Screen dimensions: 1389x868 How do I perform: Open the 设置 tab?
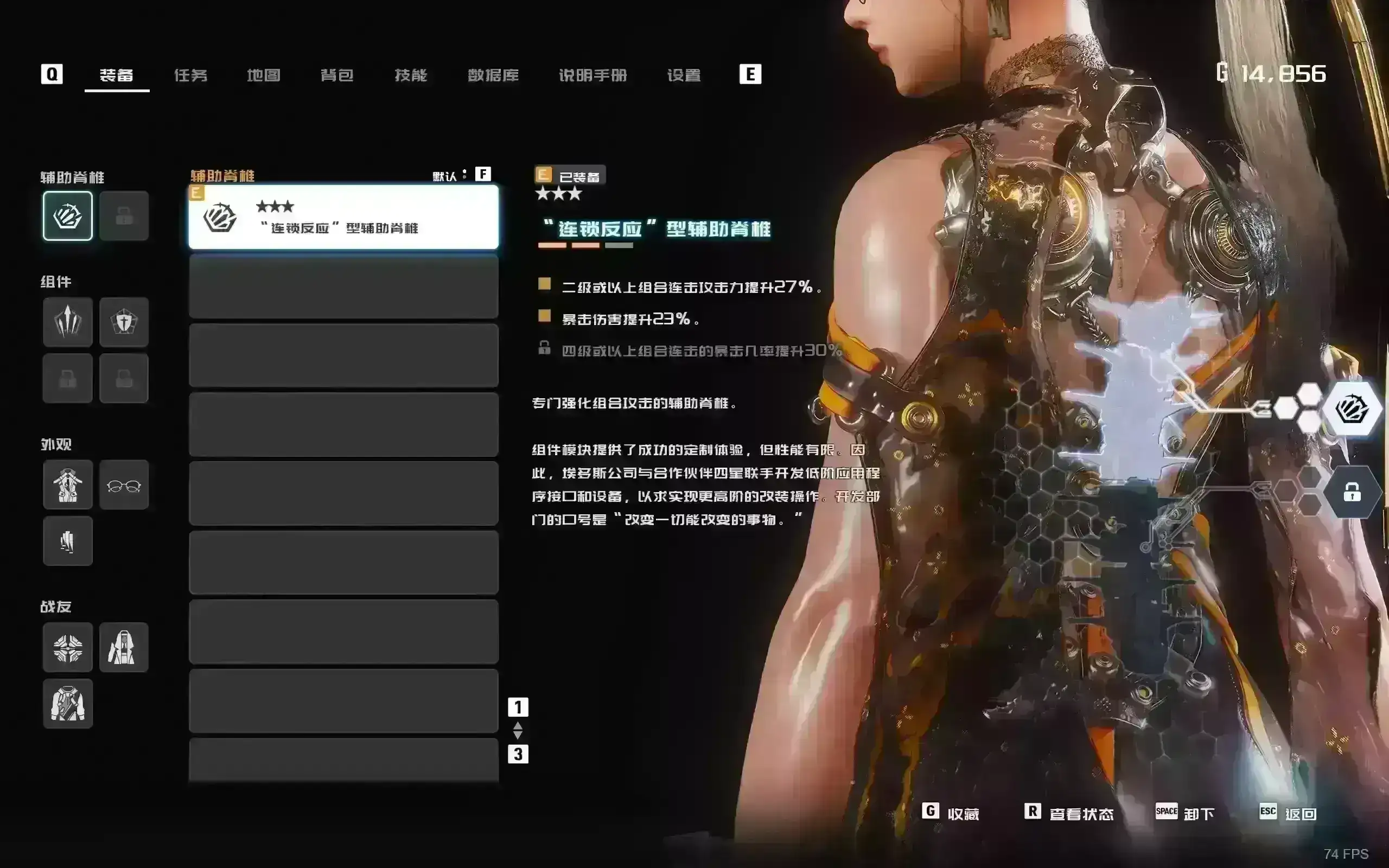[x=684, y=75]
